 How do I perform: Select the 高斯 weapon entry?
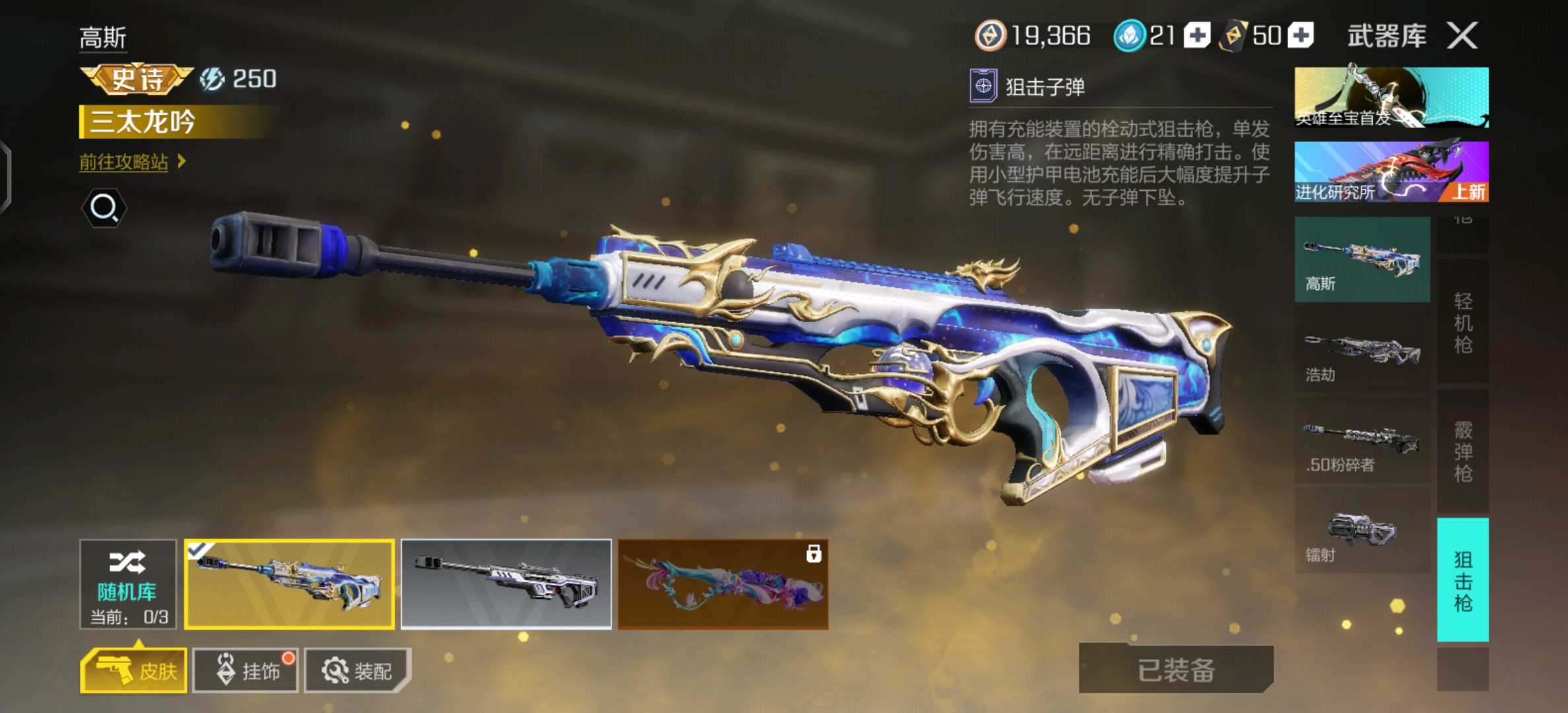(1362, 259)
